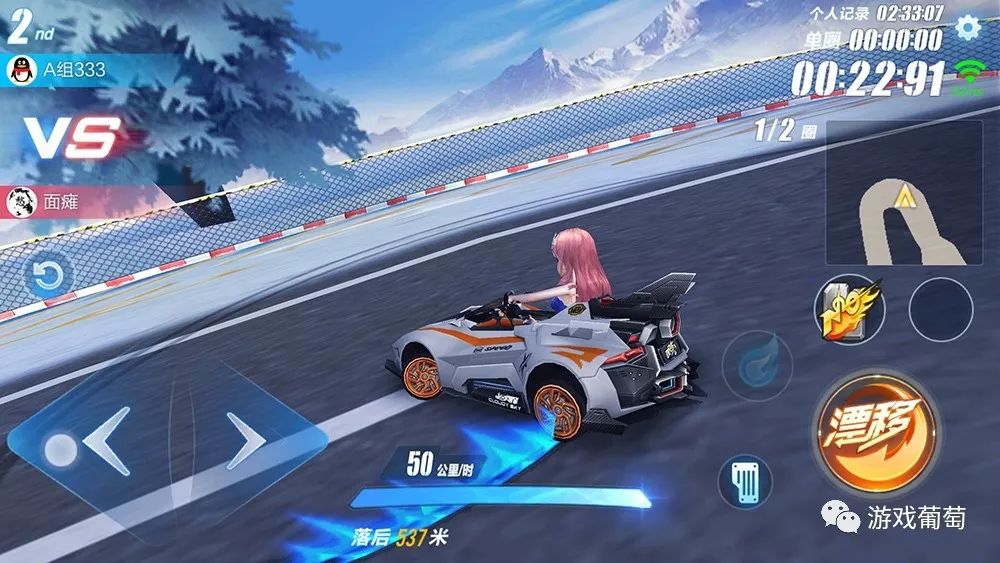This screenshot has width=1000, height=563.
Task: Steer left with the left arrow
Action: click(107, 441)
